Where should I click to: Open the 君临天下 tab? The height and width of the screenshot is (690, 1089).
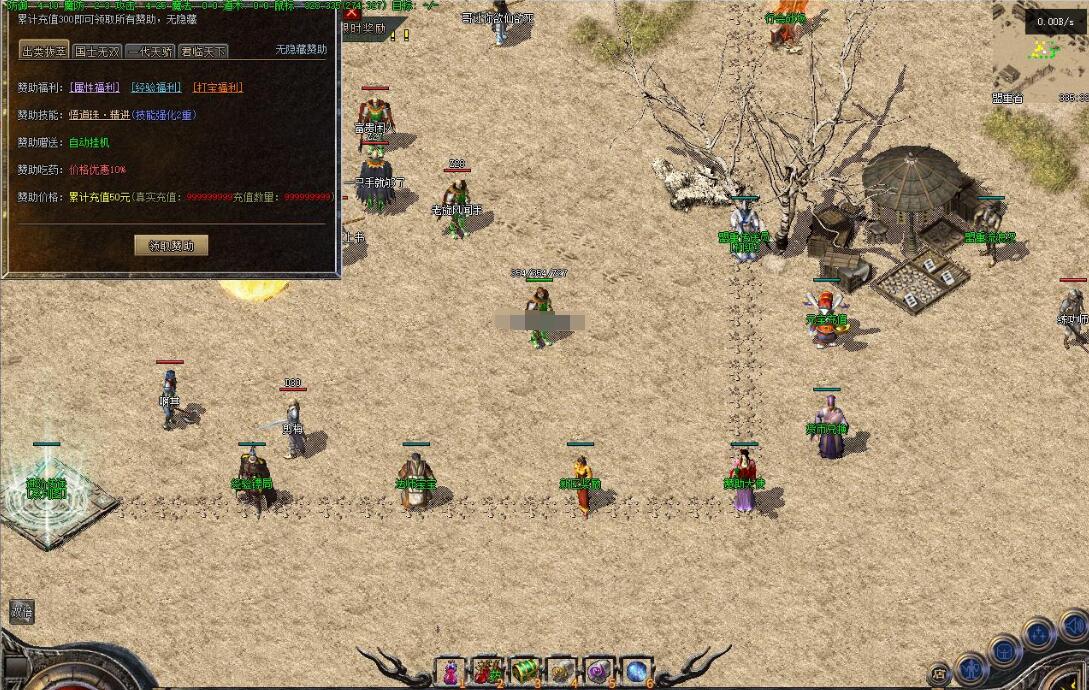coord(203,51)
